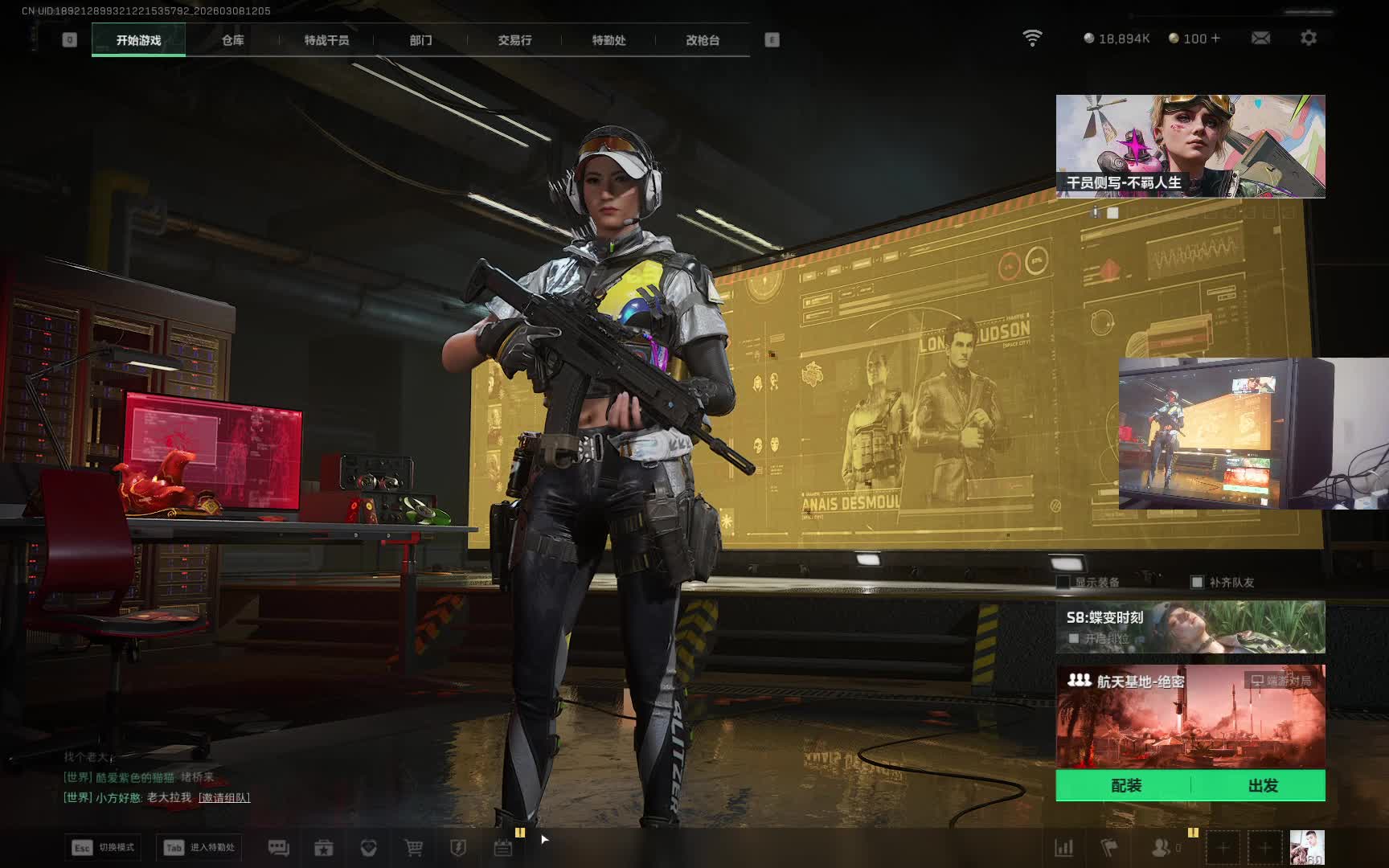Open the calendar events icon
This screenshot has height=868, width=1389.
click(x=503, y=848)
